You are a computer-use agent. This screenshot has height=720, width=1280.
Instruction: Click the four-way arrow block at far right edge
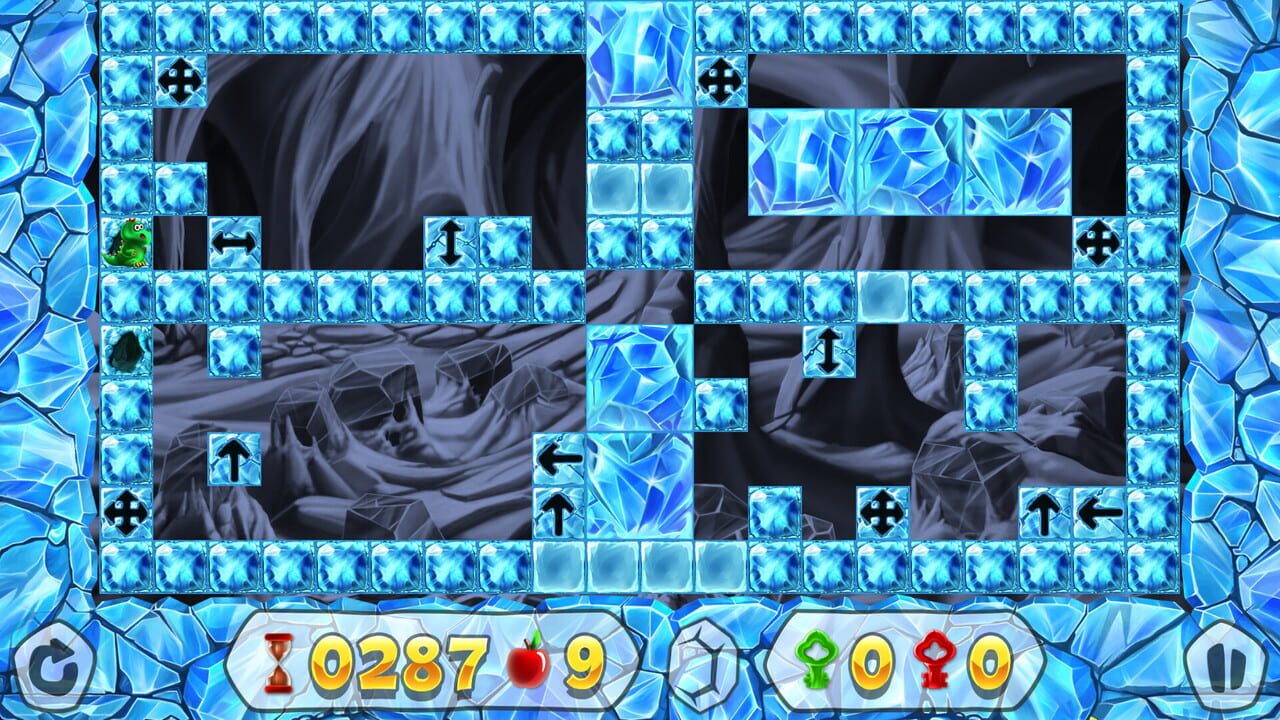click(1100, 240)
